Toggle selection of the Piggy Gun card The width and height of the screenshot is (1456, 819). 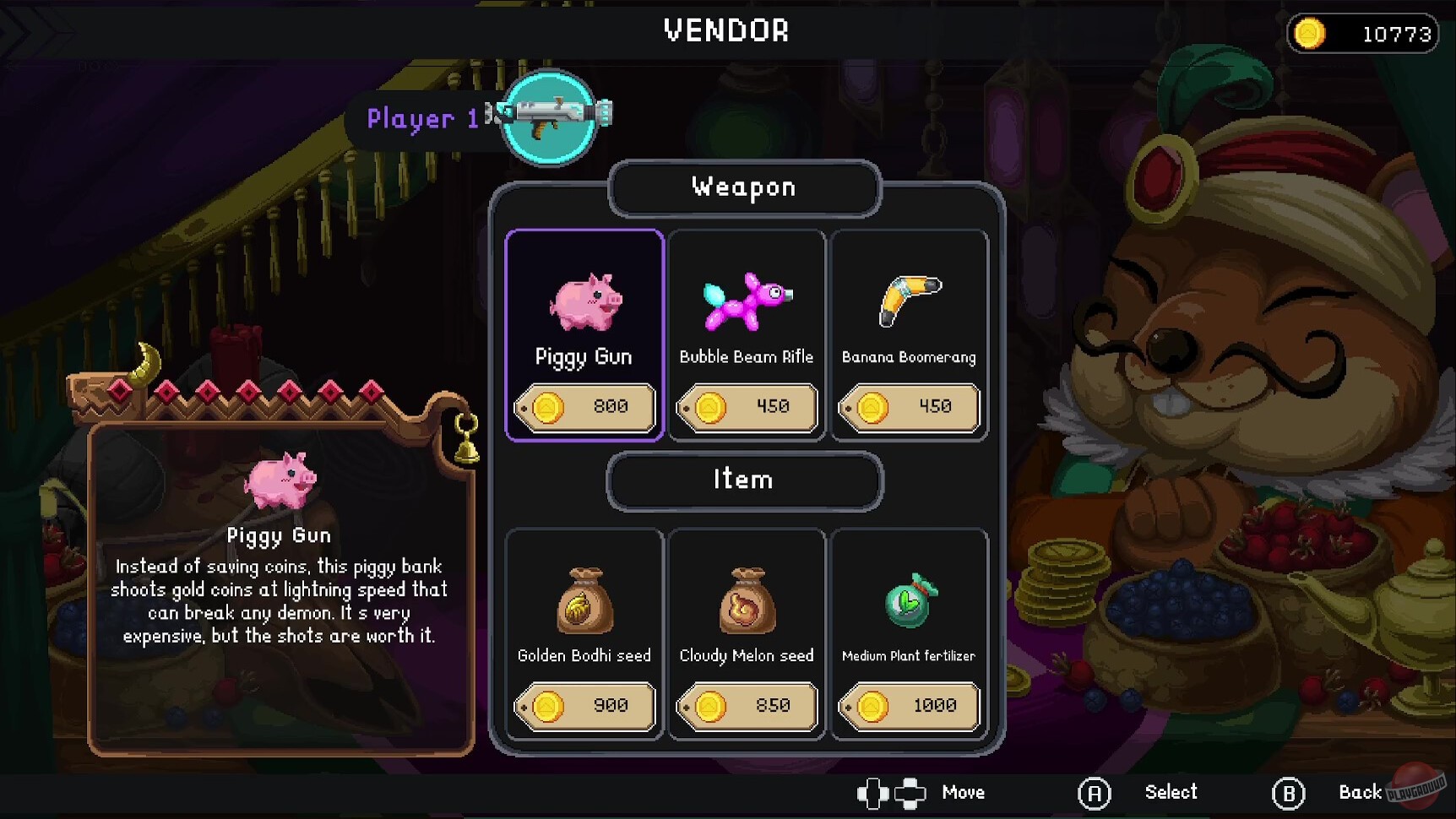click(x=584, y=334)
